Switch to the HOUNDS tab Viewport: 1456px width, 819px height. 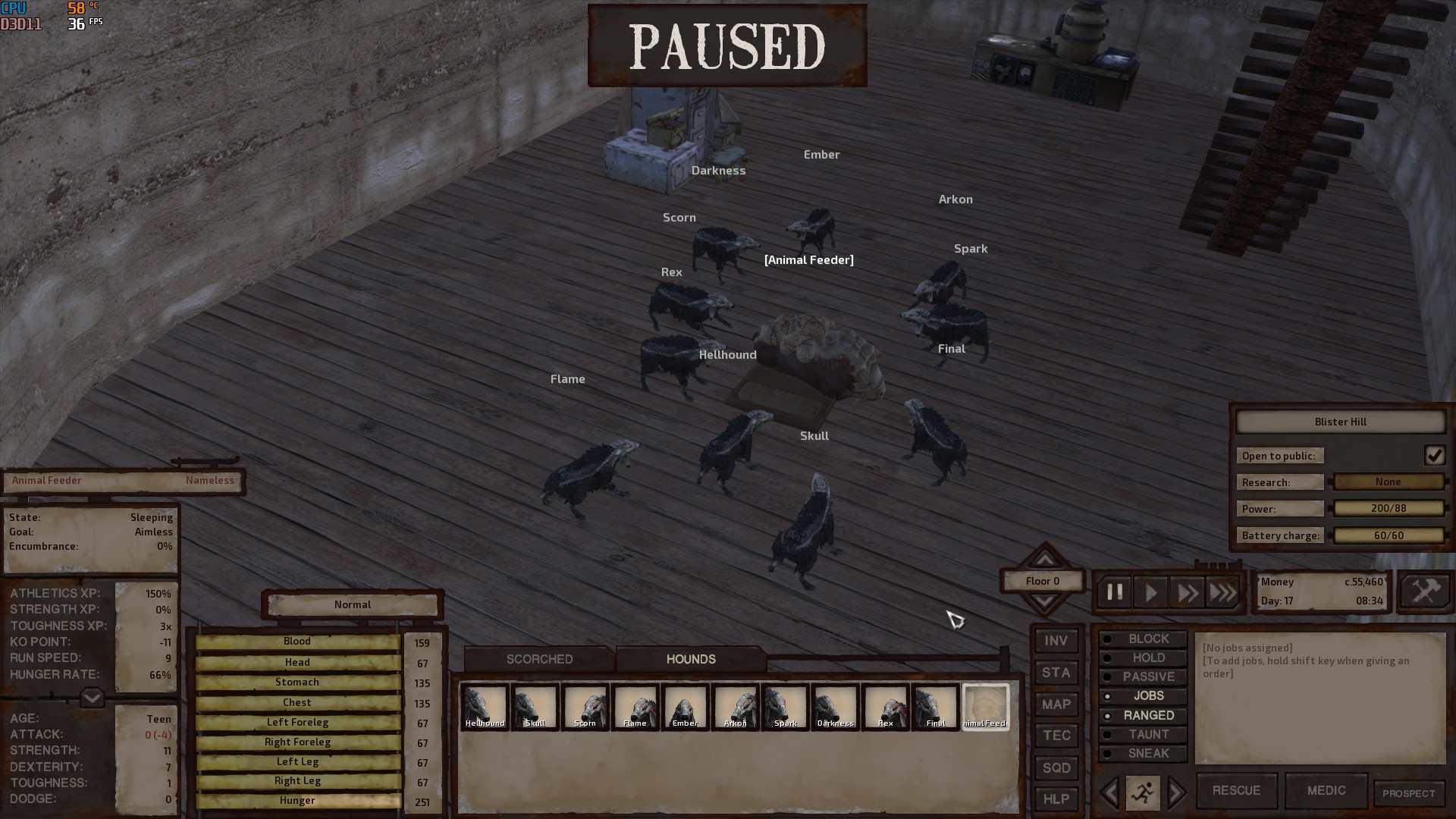coord(689,659)
